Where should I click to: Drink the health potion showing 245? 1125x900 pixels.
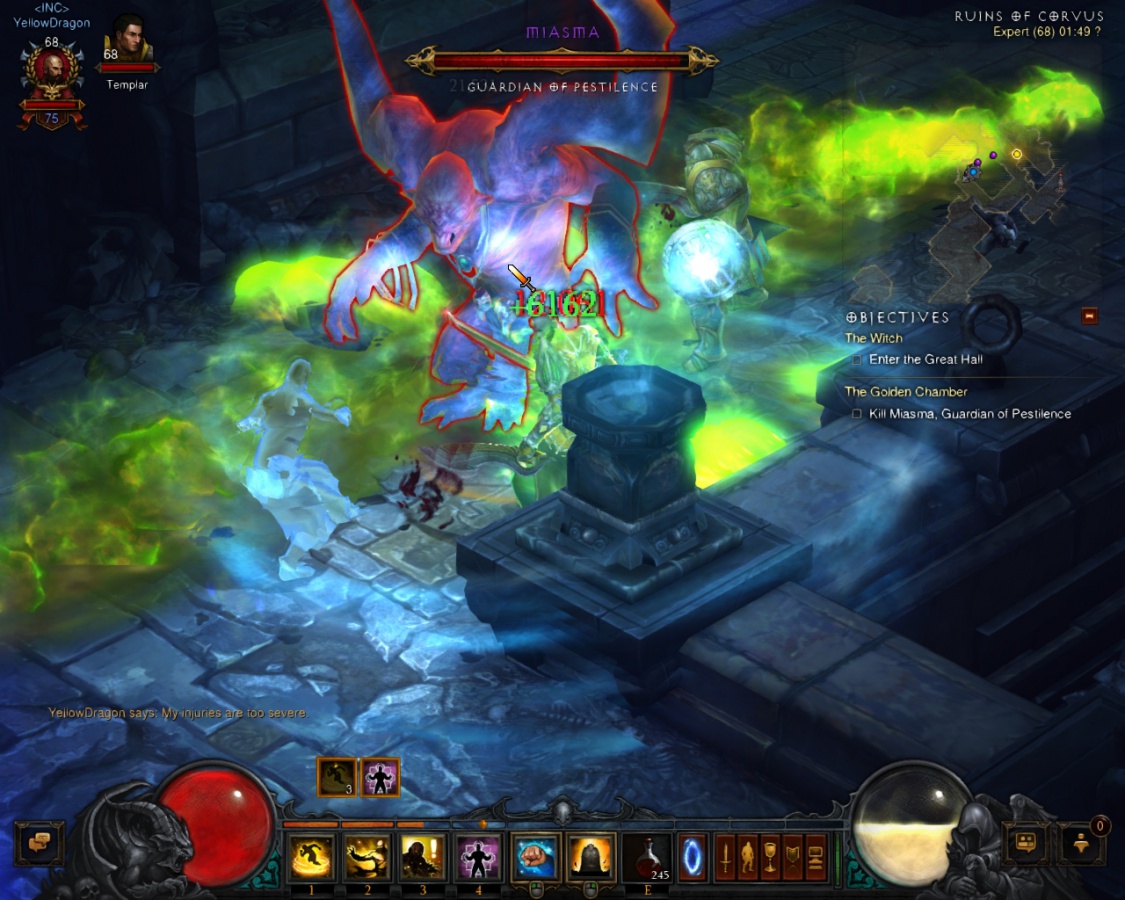pyautogui.click(x=648, y=858)
